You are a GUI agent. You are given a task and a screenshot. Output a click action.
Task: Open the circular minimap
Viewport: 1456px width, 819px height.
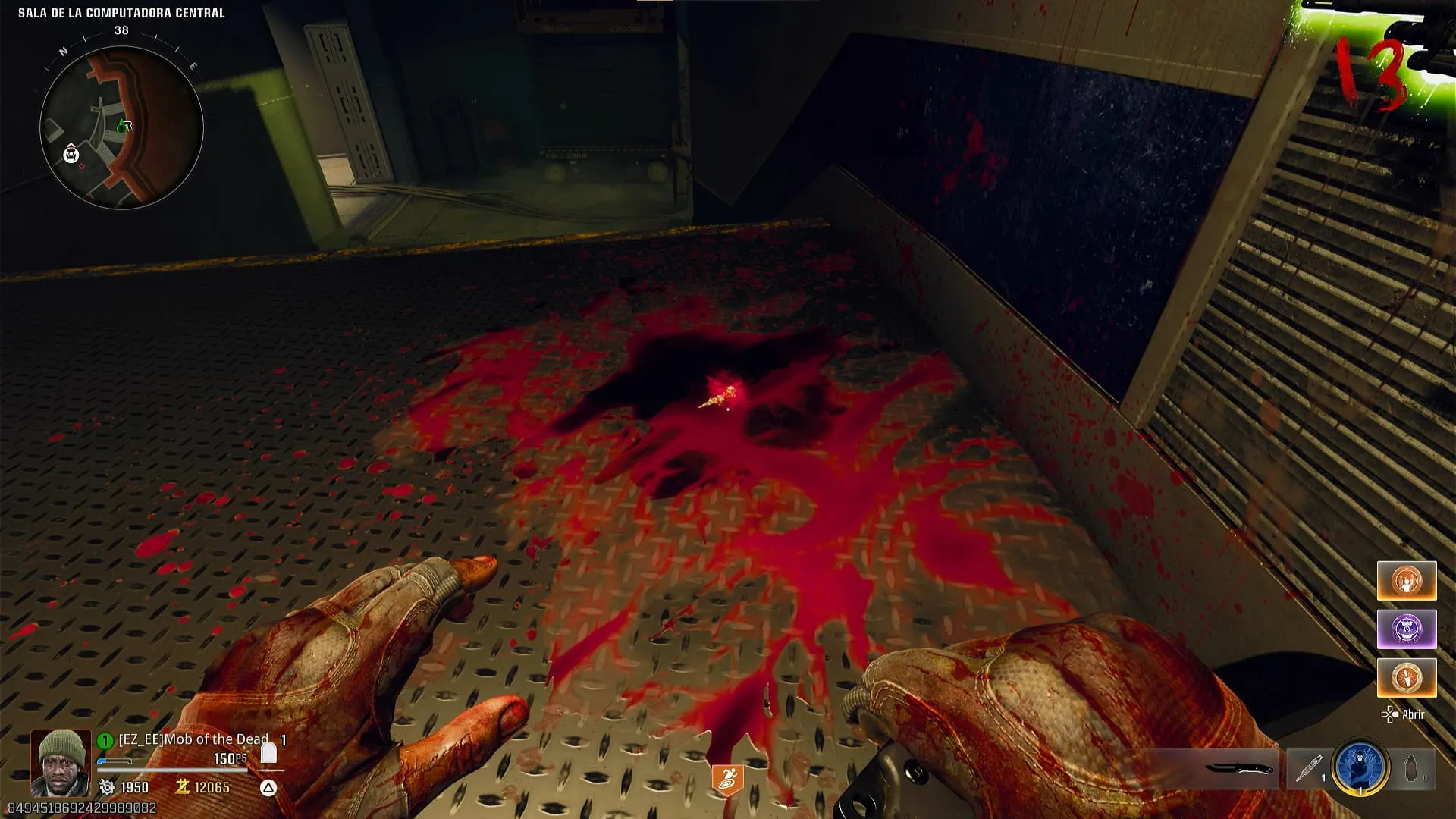click(x=121, y=127)
